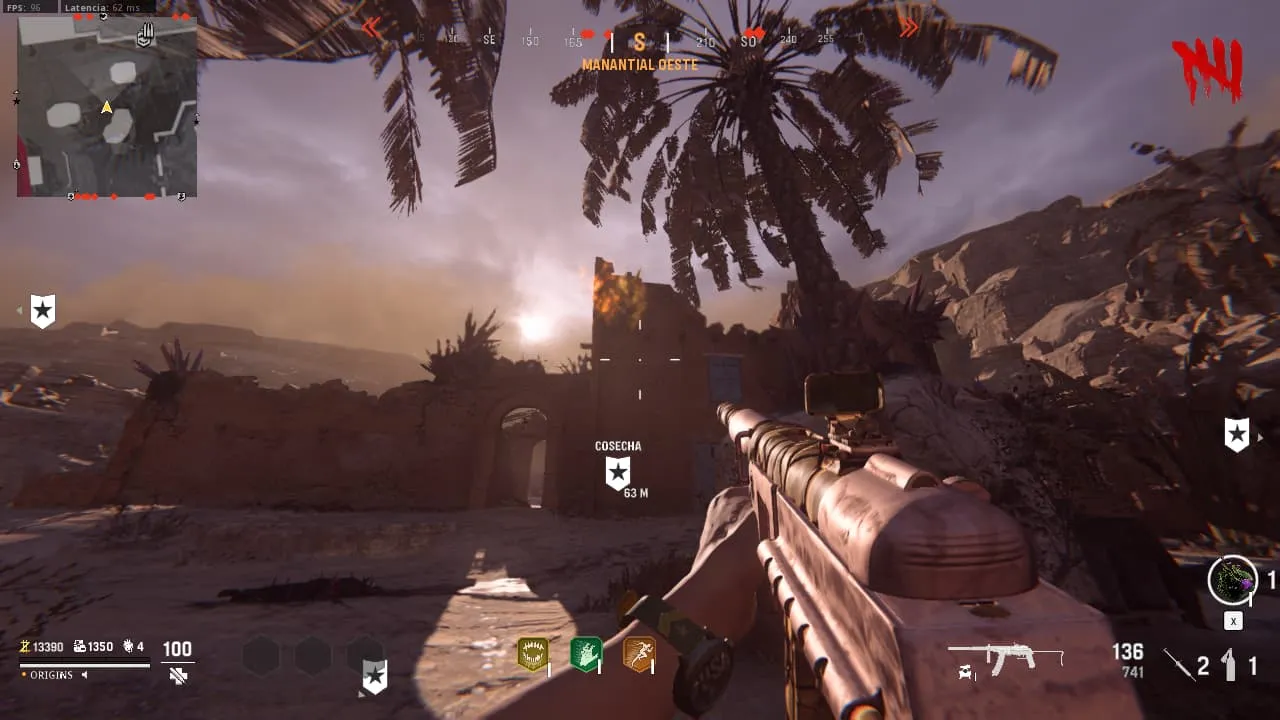Click the hand marker on the minimap
This screenshot has width=1280, height=720.
pos(146,36)
